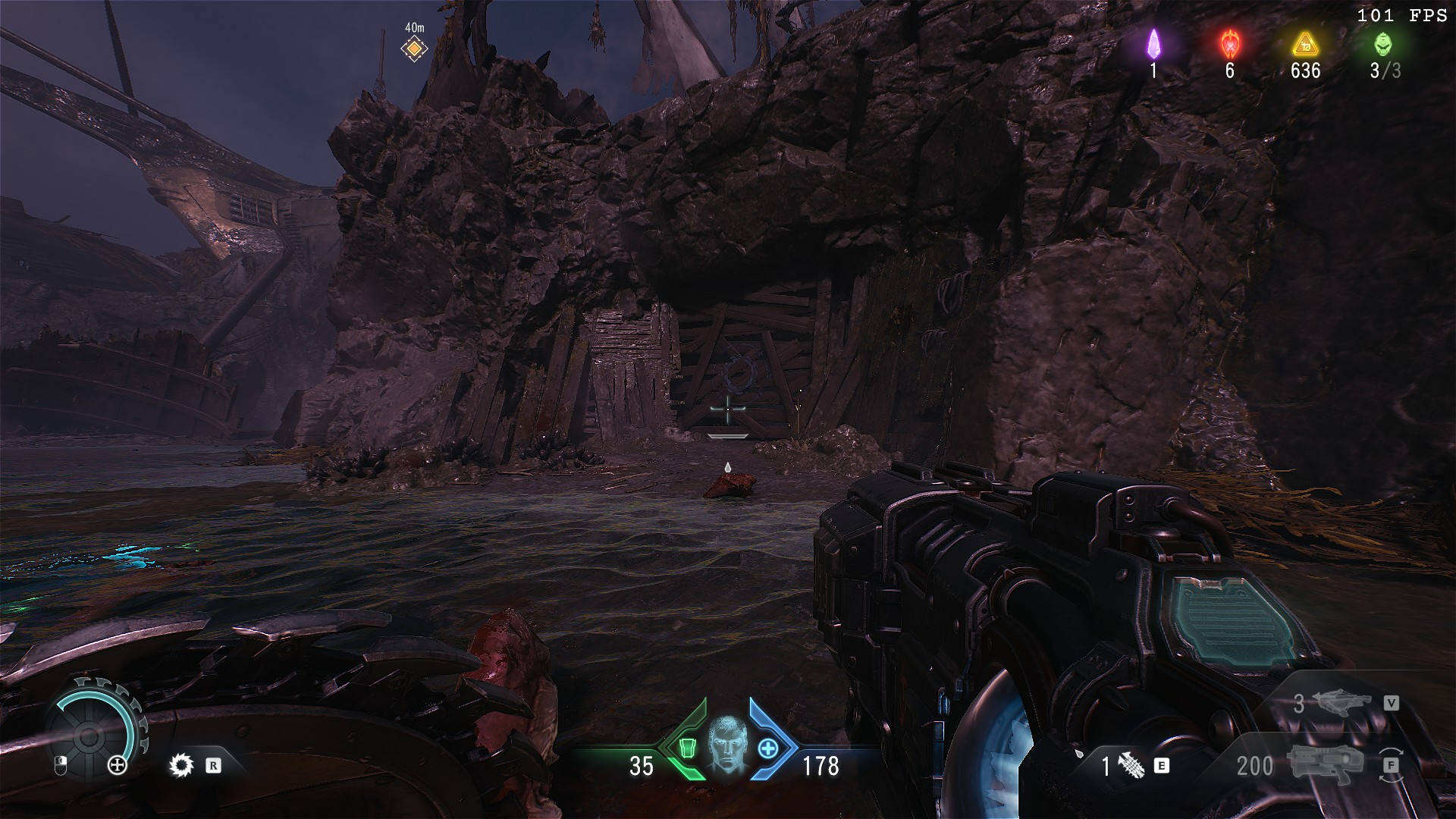This screenshot has width=1456, height=819.
Task: Select the gold triangle currency icon
Action: 1304,44
